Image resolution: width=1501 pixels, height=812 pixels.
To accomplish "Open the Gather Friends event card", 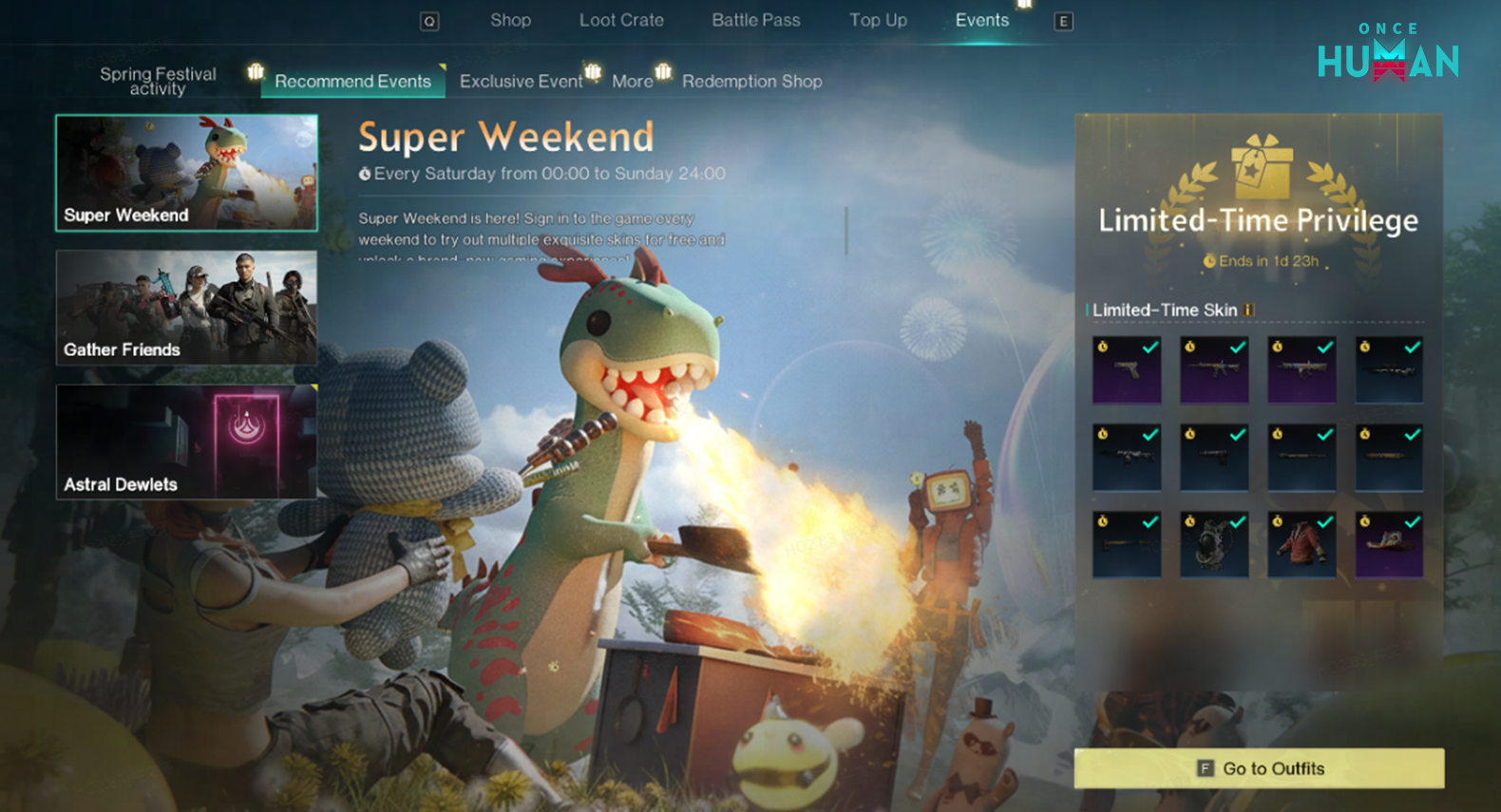I will pos(187,308).
